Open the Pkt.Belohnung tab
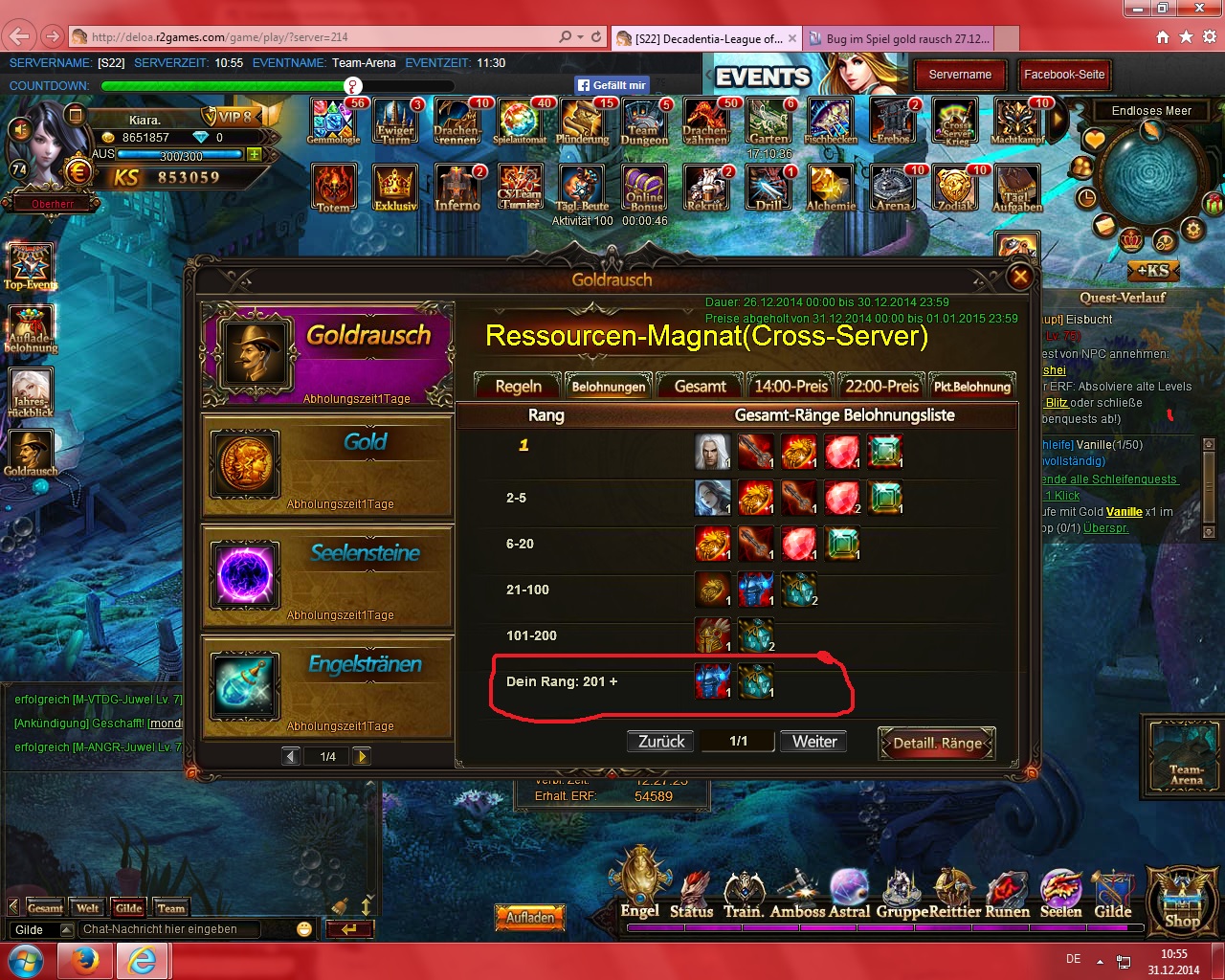1225x980 pixels. click(x=972, y=387)
